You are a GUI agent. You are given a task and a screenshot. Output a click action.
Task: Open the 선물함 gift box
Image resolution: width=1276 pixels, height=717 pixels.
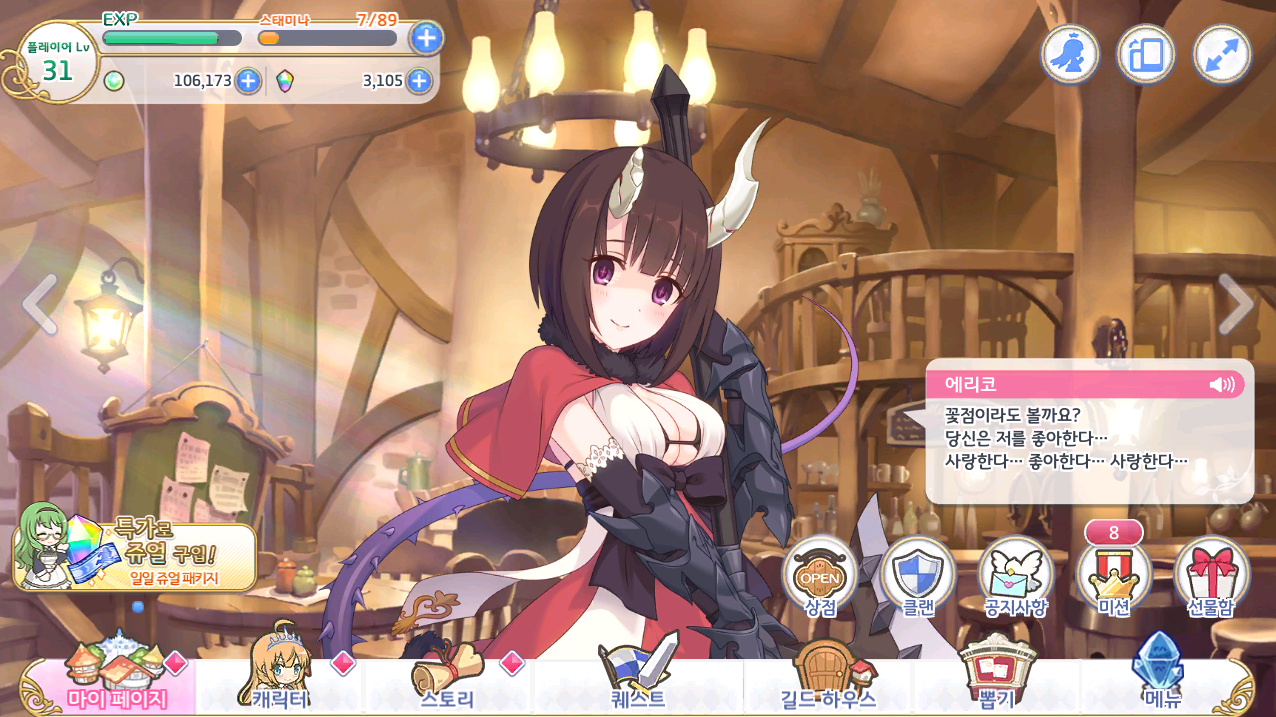(x=1211, y=575)
